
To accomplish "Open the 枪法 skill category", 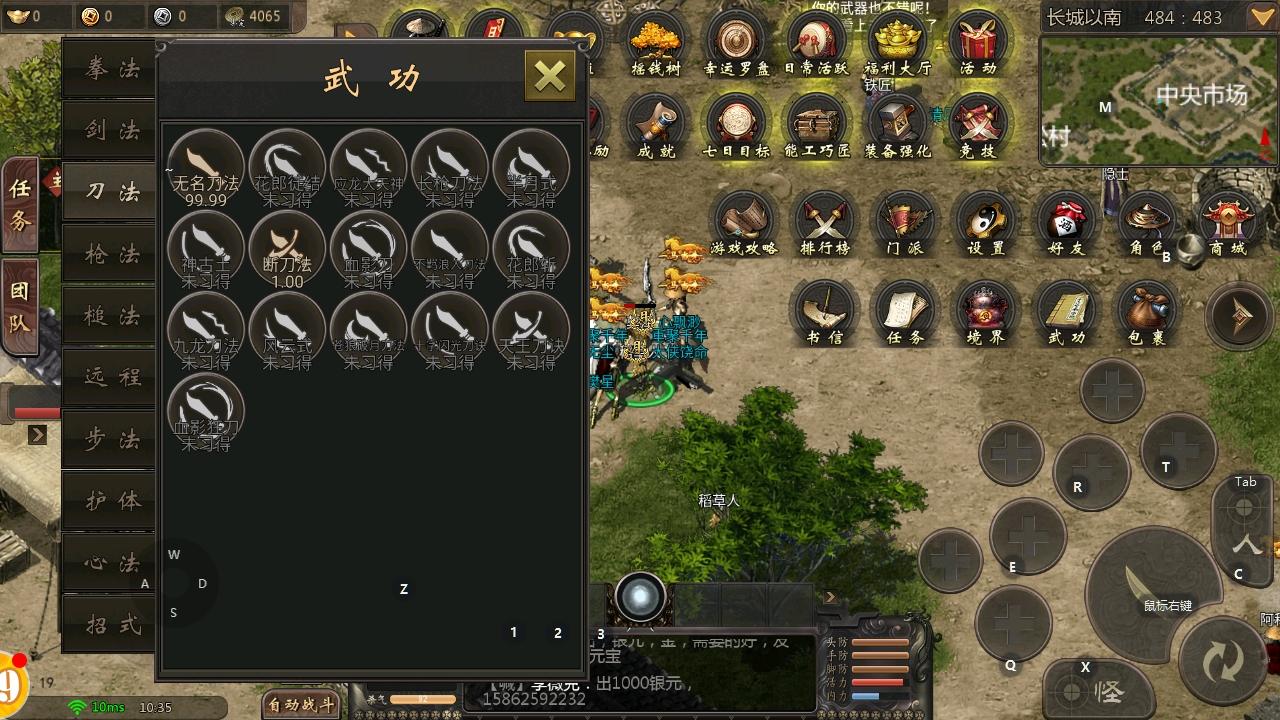I will click(x=111, y=255).
